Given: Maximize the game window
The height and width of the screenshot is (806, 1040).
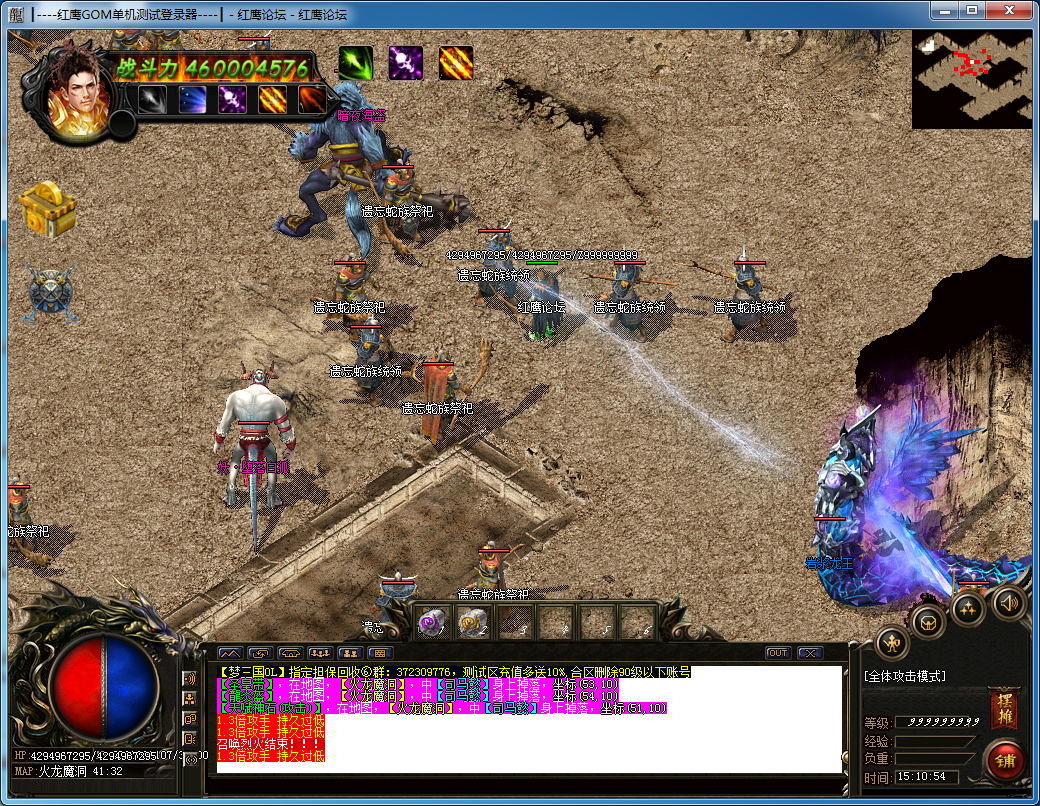Looking at the screenshot, I should pyautogui.click(x=970, y=11).
